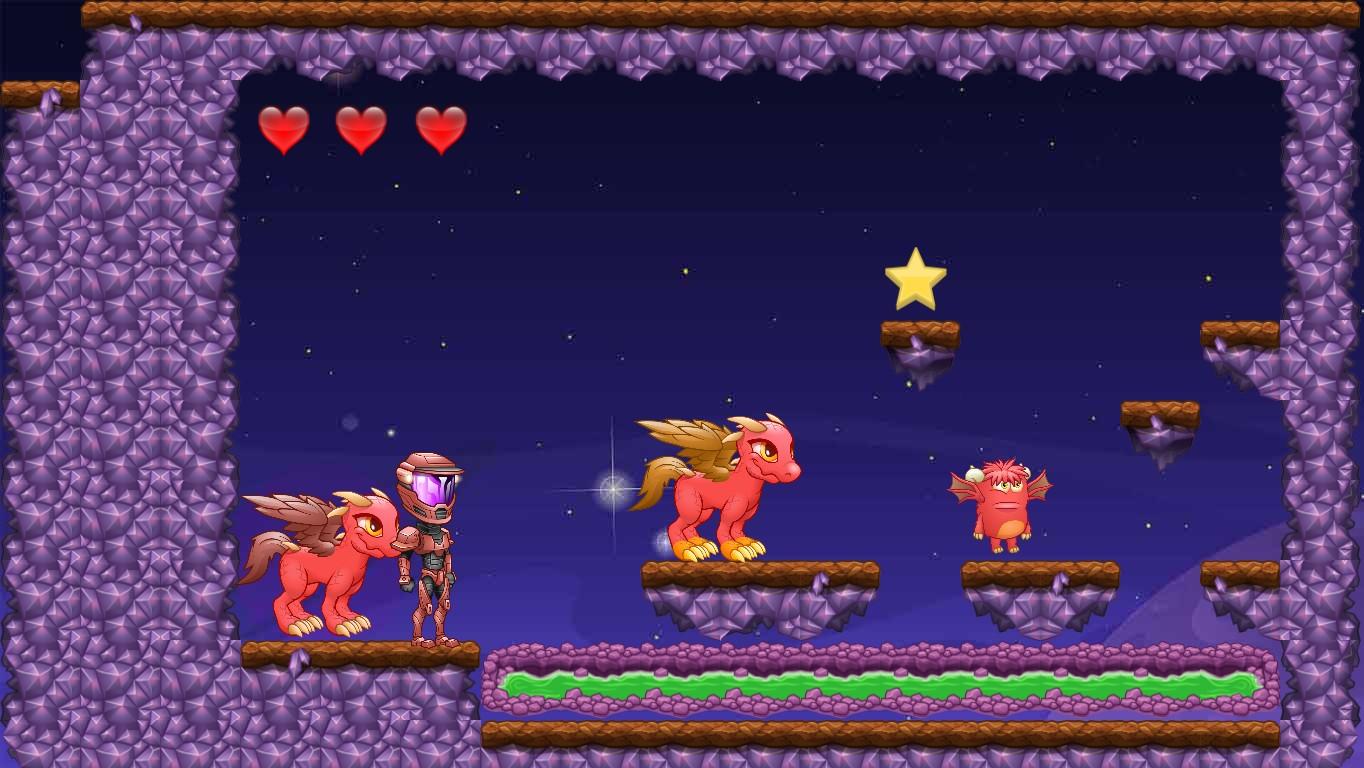
Task: Click the first red heart in the health bar
Action: (282, 128)
